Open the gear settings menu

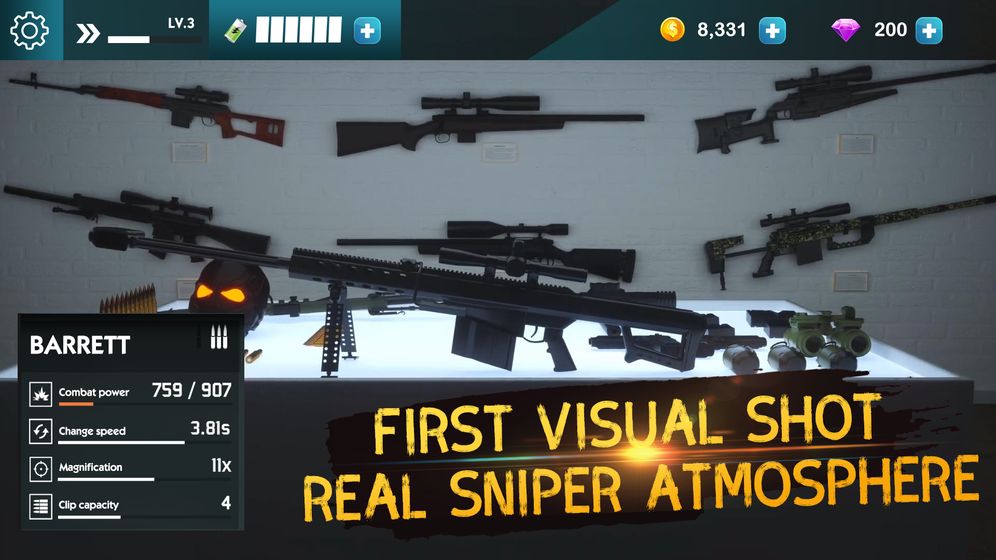point(30,31)
